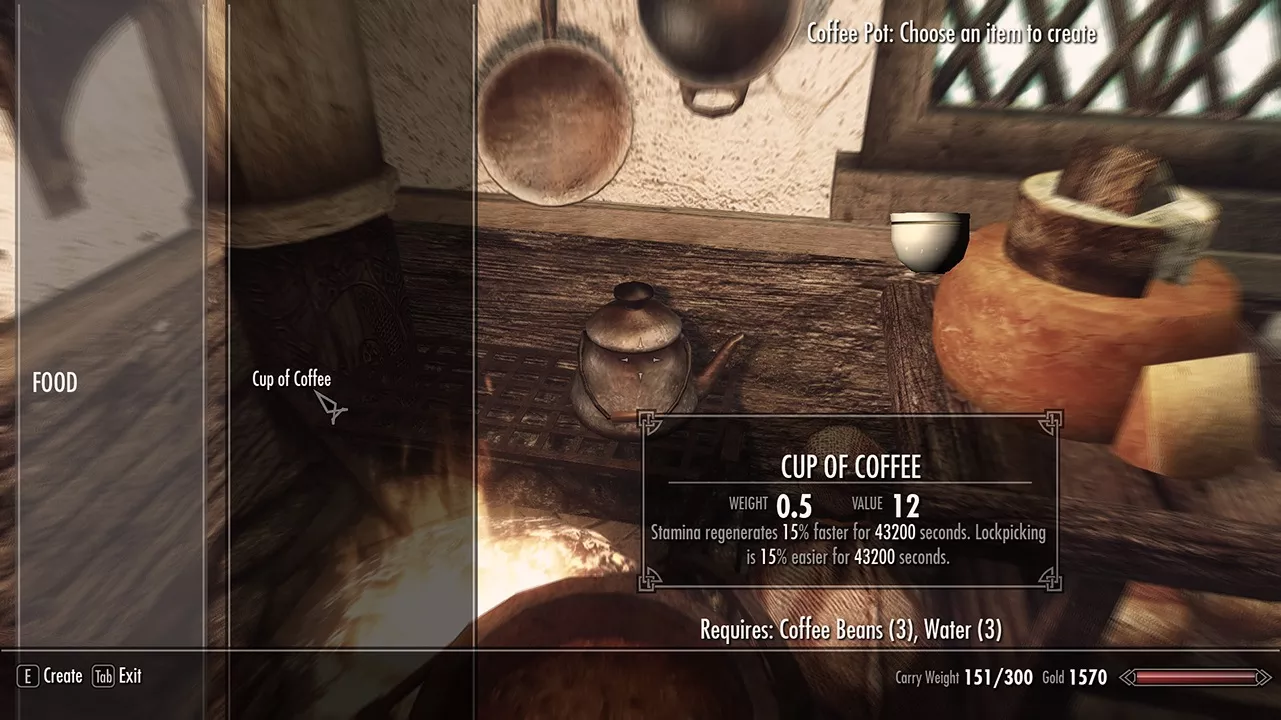
Task: Exit the Coffee Pot crafting menu
Action: pyautogui.click(x=117, y=676)
